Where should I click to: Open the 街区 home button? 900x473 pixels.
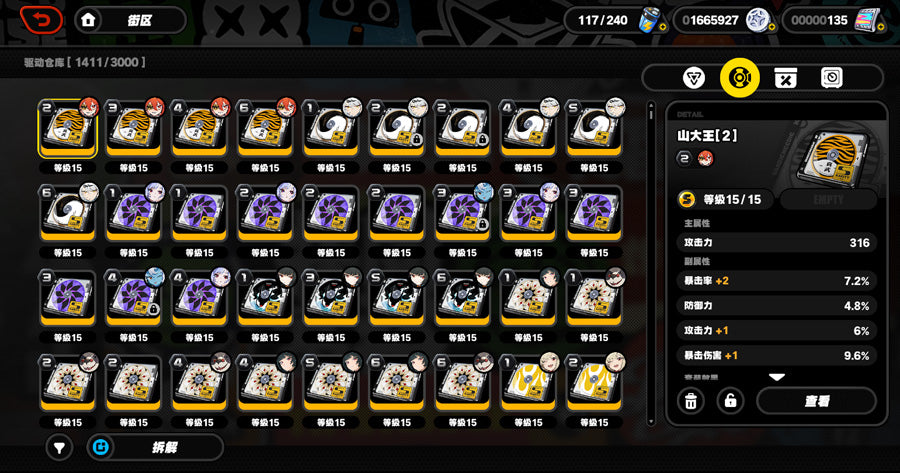coord(130,19)
